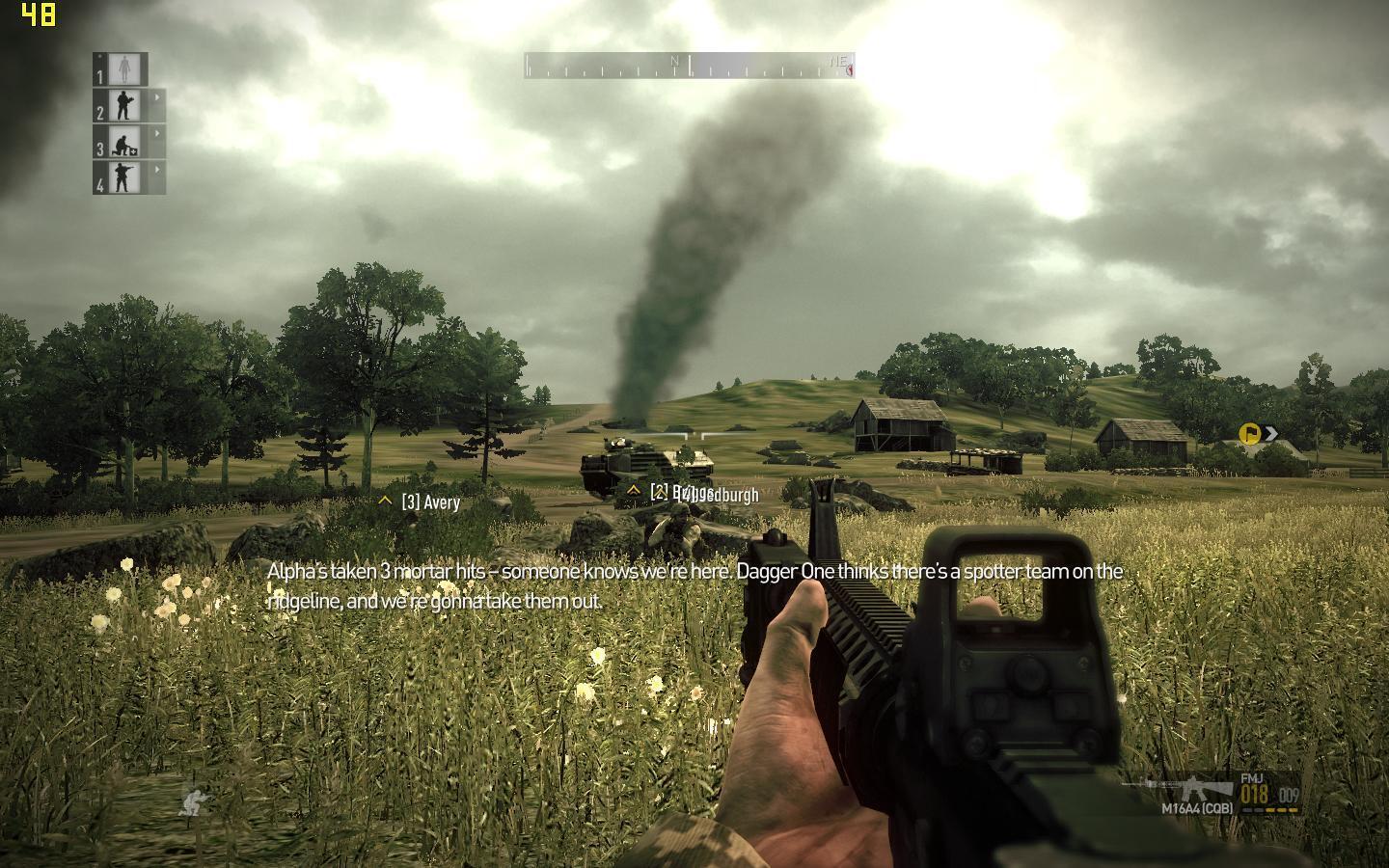Click the compass strip heading bar
The width and height of the screenshot is (1389, 868).
pos(689,66)
